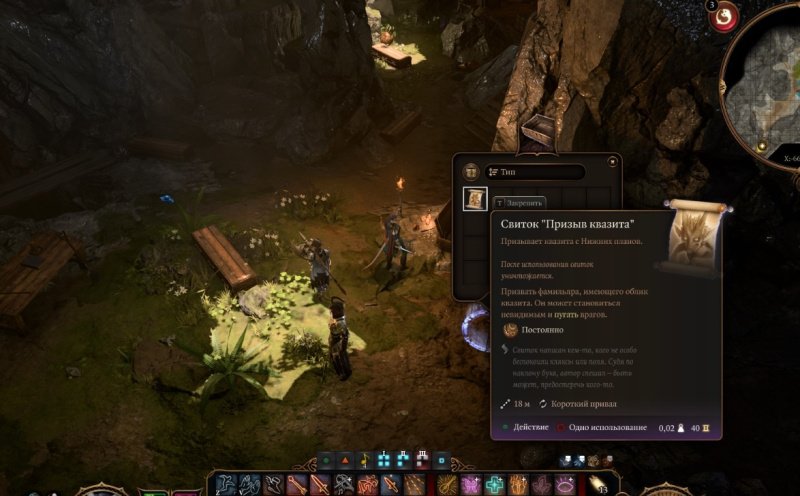Screen dimensions: 800x496
Task: Activate the pink butterfly spell icon
Action: (x=470, y=486)
